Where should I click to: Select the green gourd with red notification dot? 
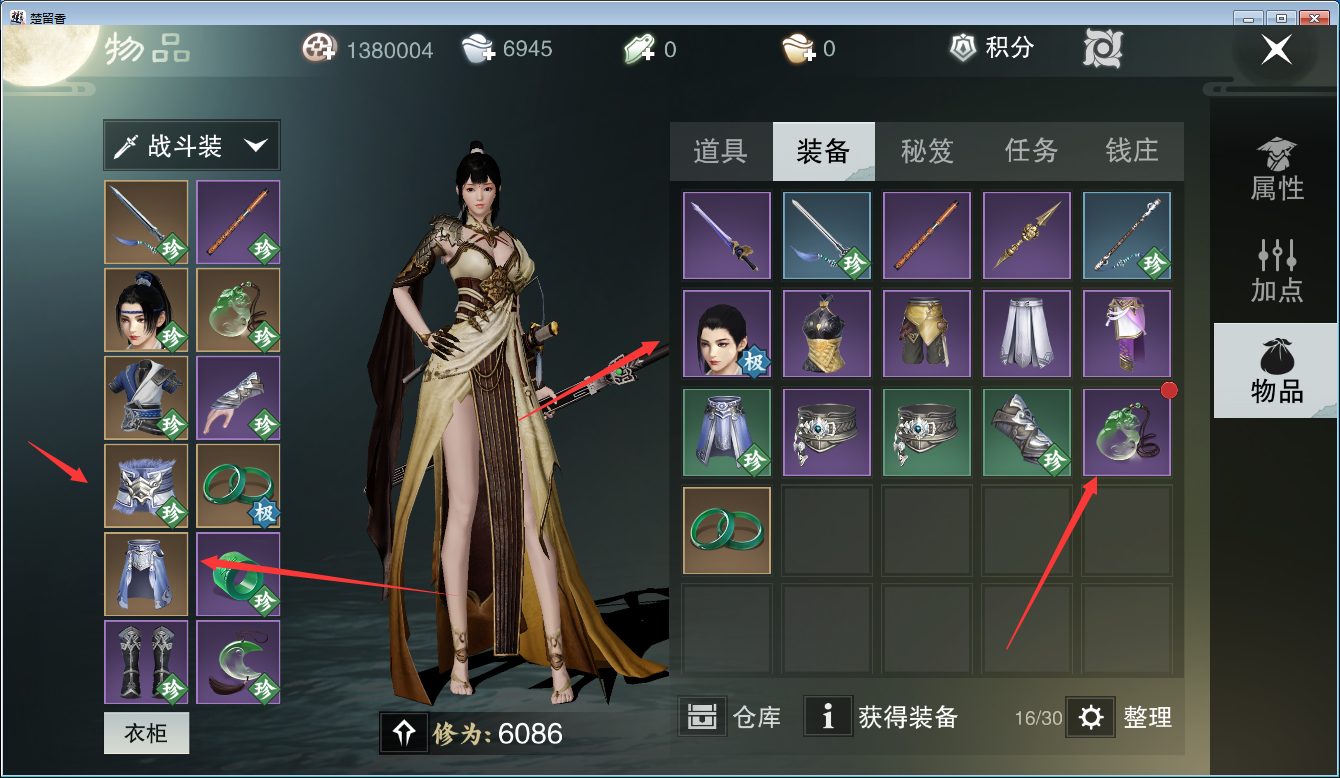[1126, 432]
